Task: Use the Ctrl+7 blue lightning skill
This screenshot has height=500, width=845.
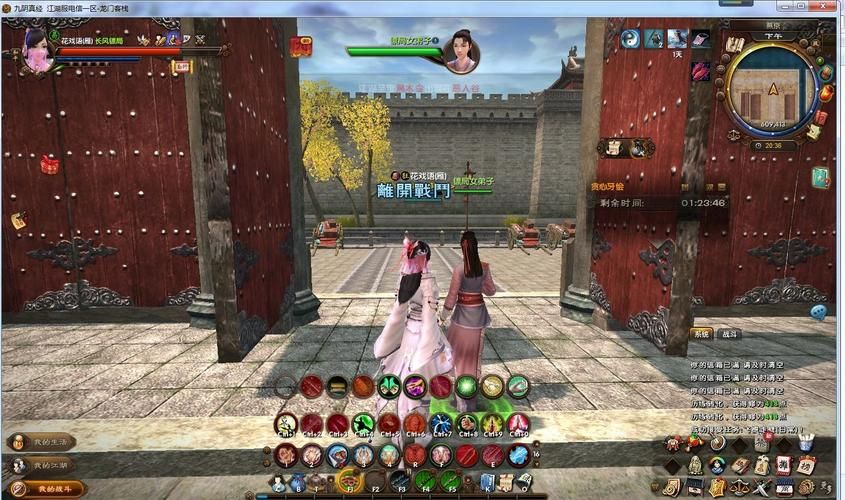Action: pos(441,424)
